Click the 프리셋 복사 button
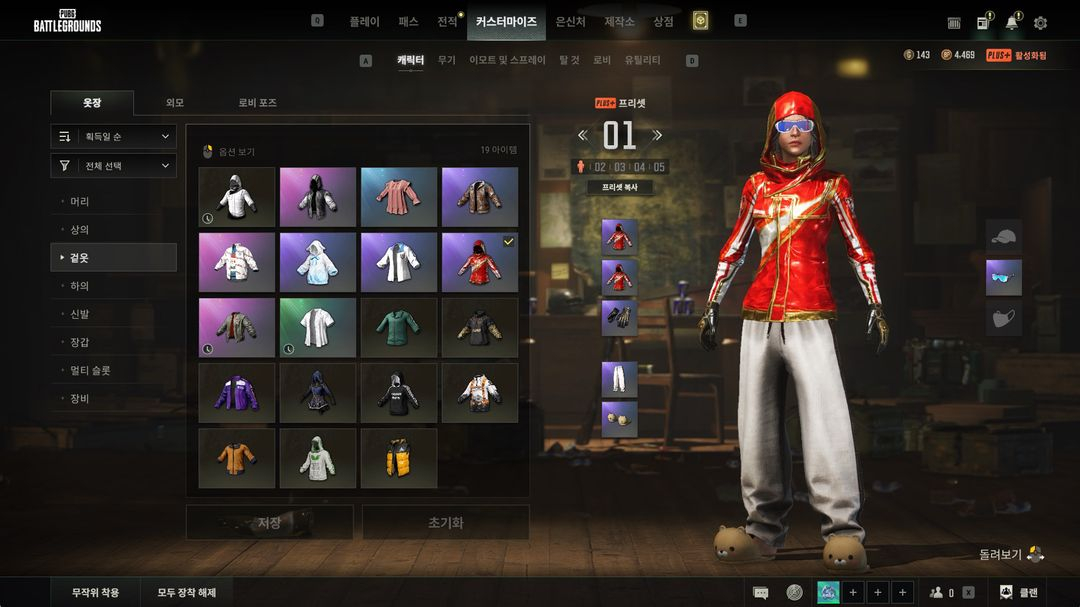Screen dimensions: 1080x607 (x=619, y=187)
